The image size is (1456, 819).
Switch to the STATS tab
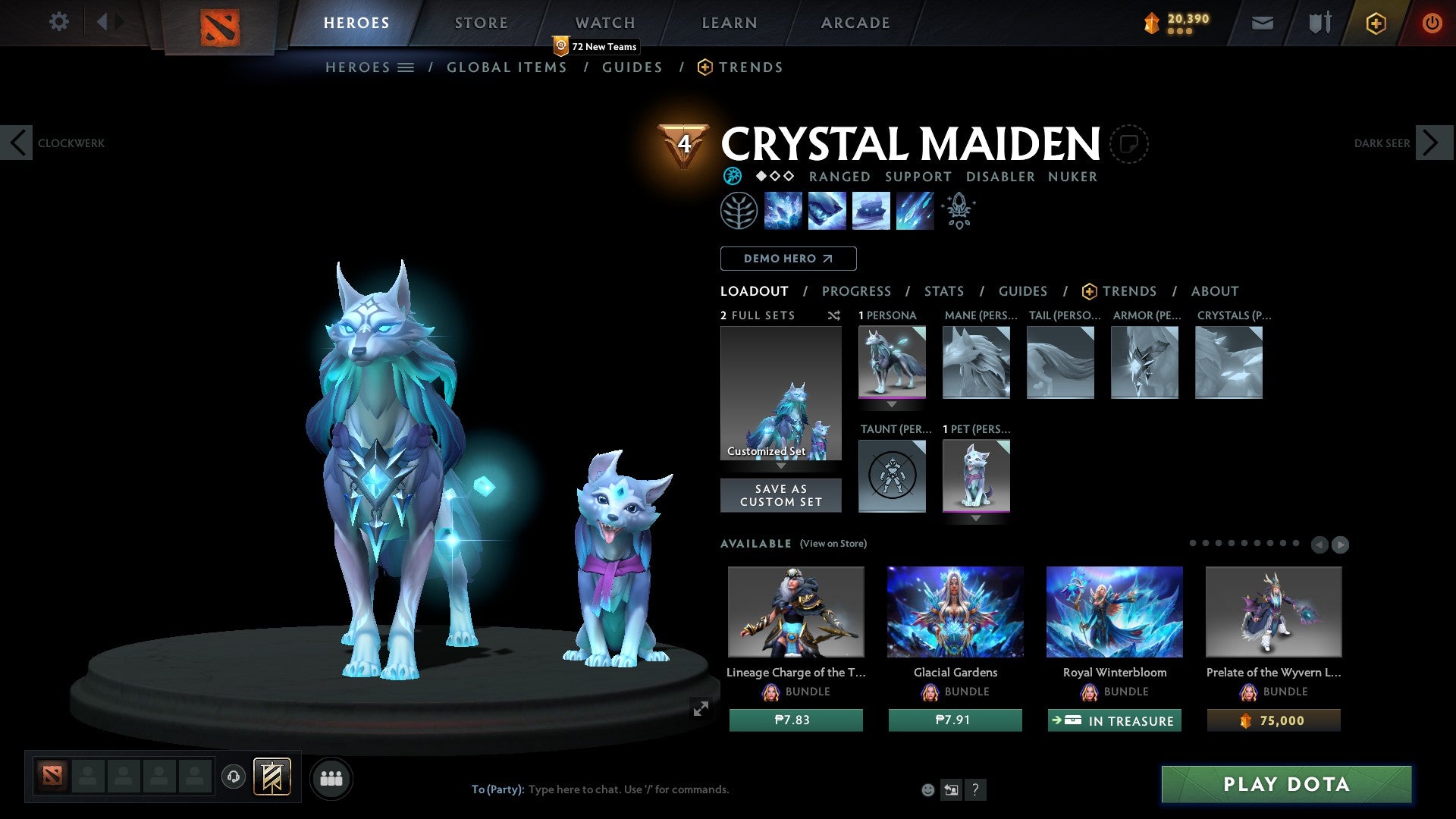[943, 291]
